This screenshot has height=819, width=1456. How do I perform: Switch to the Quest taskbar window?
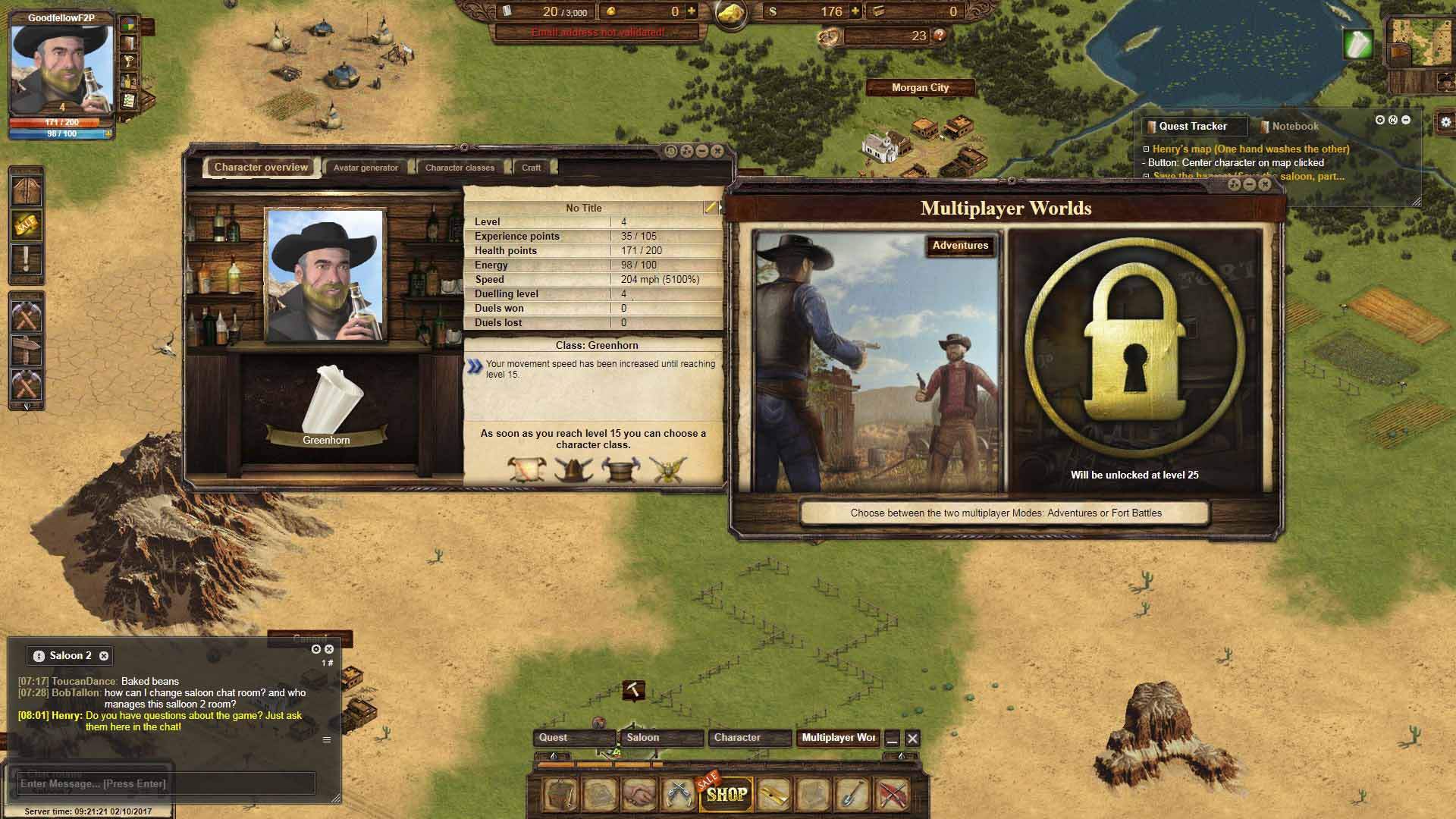574,738
